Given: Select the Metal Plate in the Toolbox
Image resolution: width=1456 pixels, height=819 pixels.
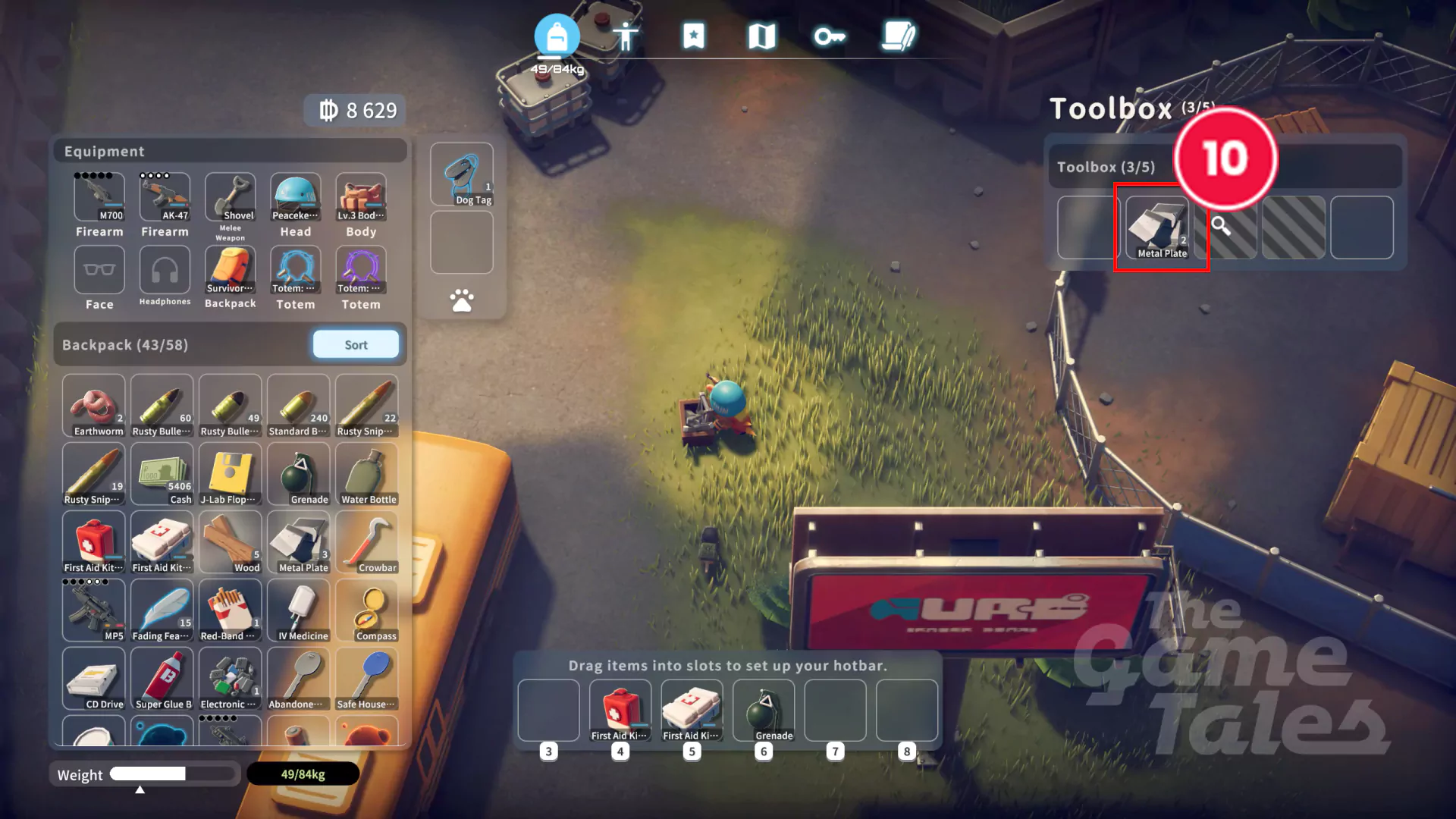Looking at the screenshot, I should tap(1157, 227).
